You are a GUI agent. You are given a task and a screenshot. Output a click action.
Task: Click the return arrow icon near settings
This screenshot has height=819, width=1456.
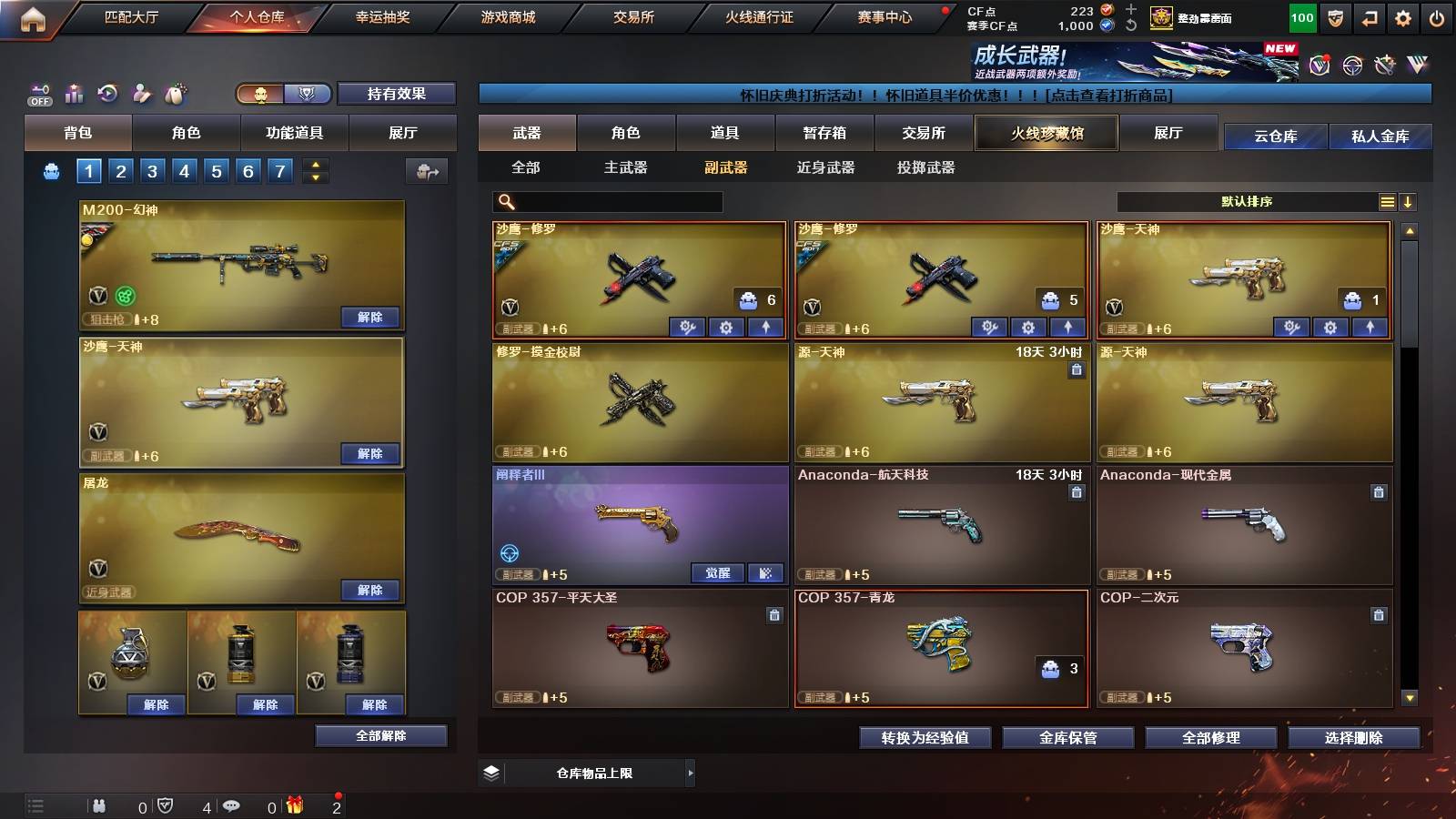[1368, 15]
